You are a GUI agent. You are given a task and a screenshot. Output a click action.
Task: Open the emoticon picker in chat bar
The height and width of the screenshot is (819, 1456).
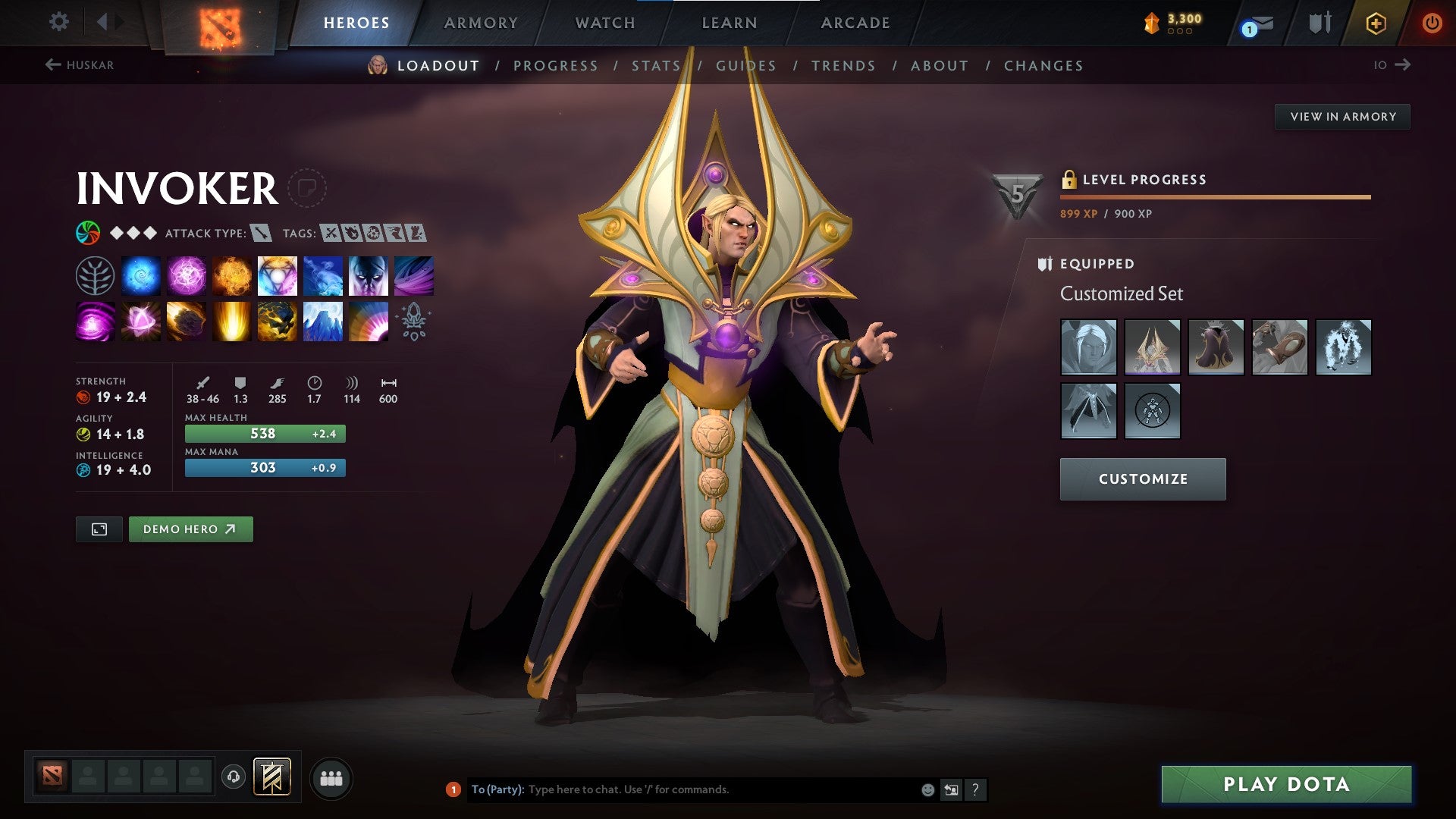point(927,789)
